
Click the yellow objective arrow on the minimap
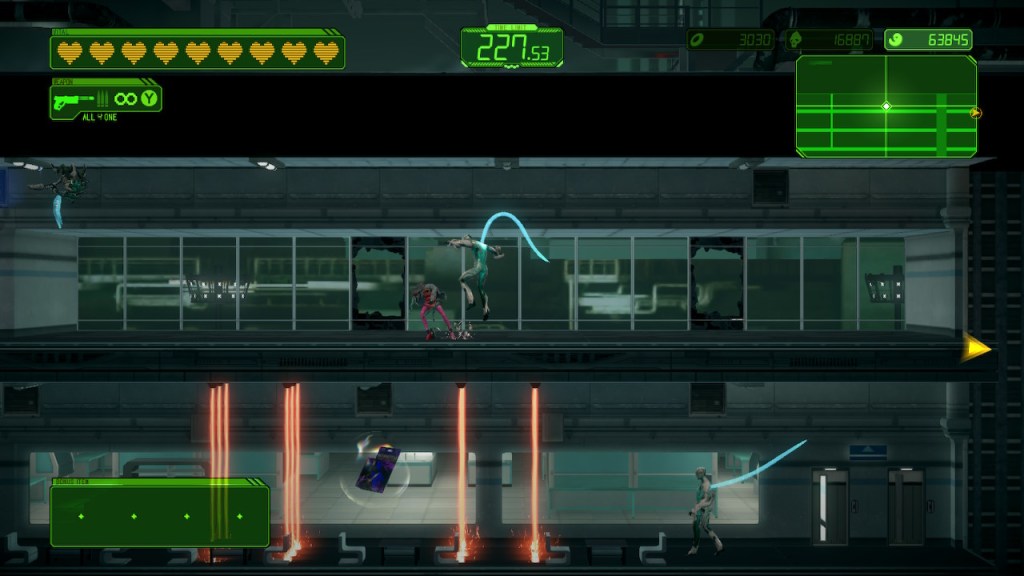[x=976, y=113]
